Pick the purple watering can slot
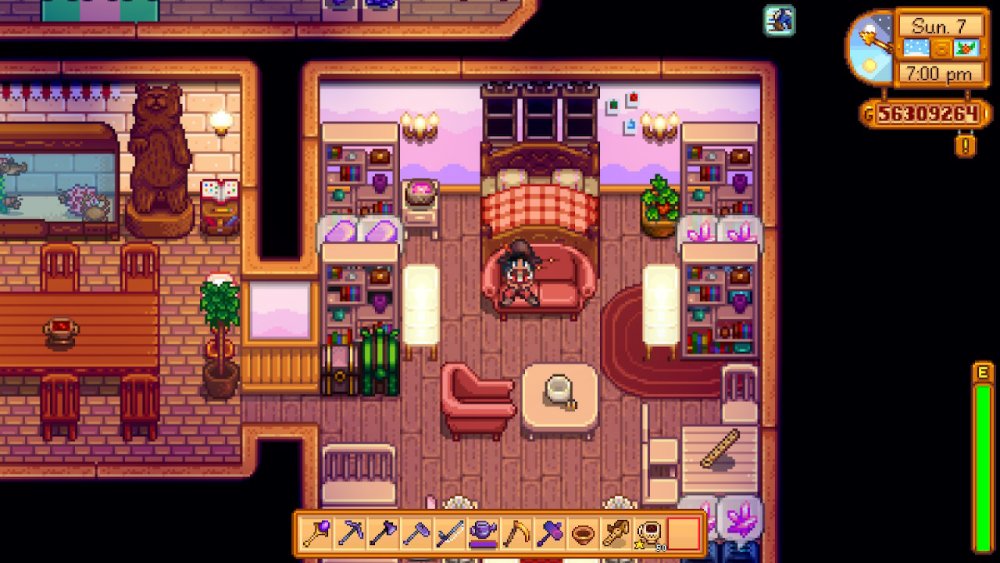 coord(482,533)
